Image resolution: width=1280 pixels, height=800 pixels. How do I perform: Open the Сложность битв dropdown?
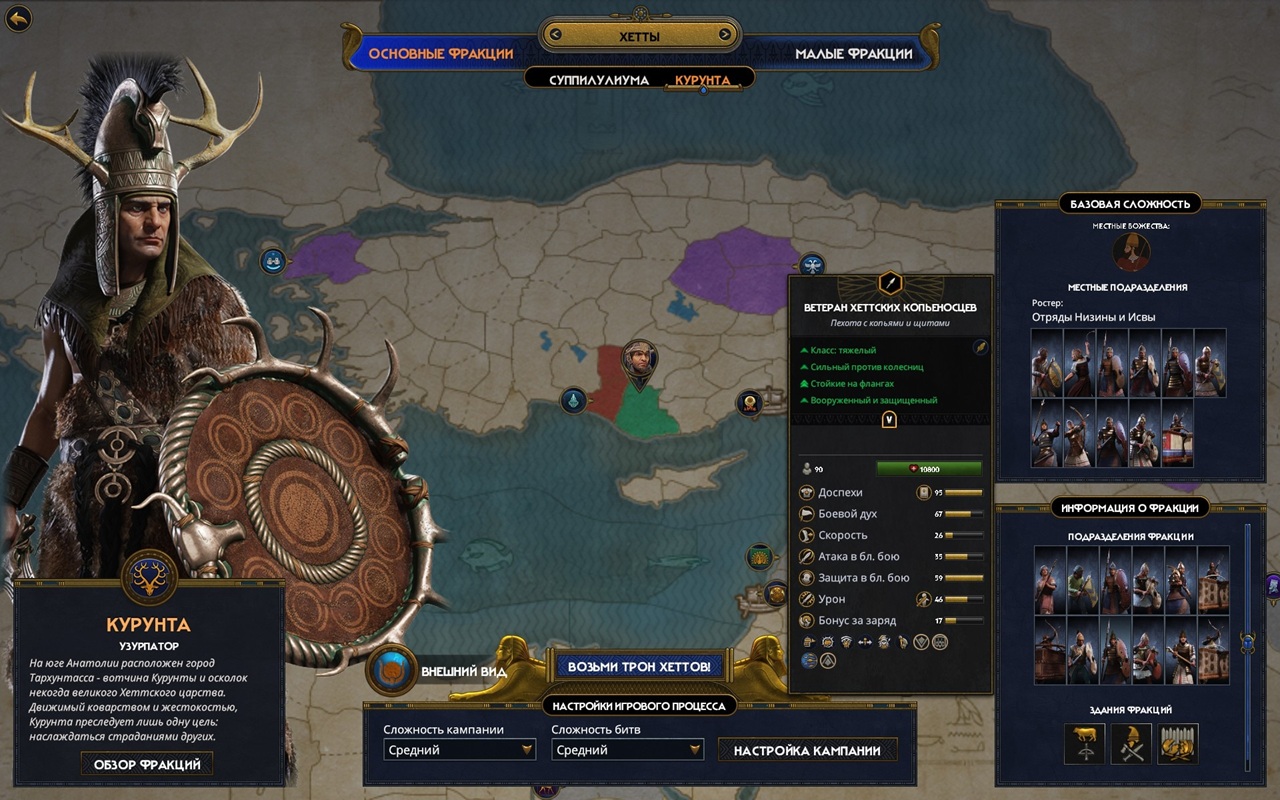click(628, 750)
